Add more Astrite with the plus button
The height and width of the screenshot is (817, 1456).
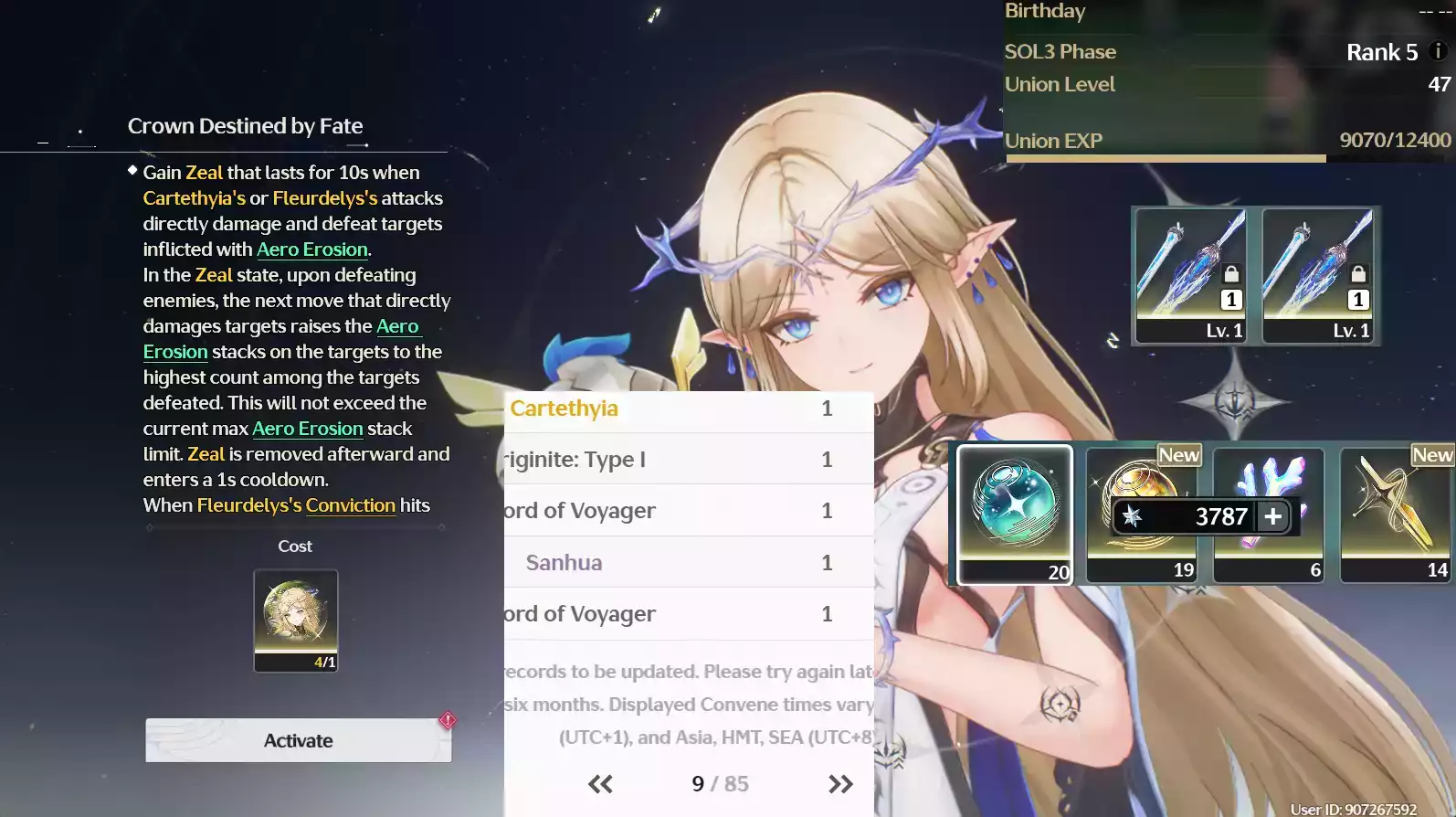pyautogui.click(x=1272, y=517)
